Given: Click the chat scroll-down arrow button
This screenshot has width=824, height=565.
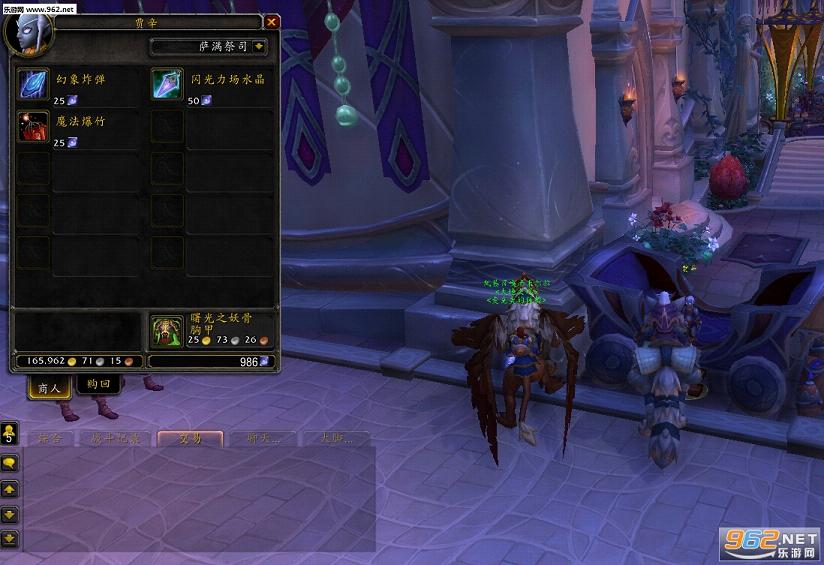Looking at the screenshot, I should (x=10, y=514).
